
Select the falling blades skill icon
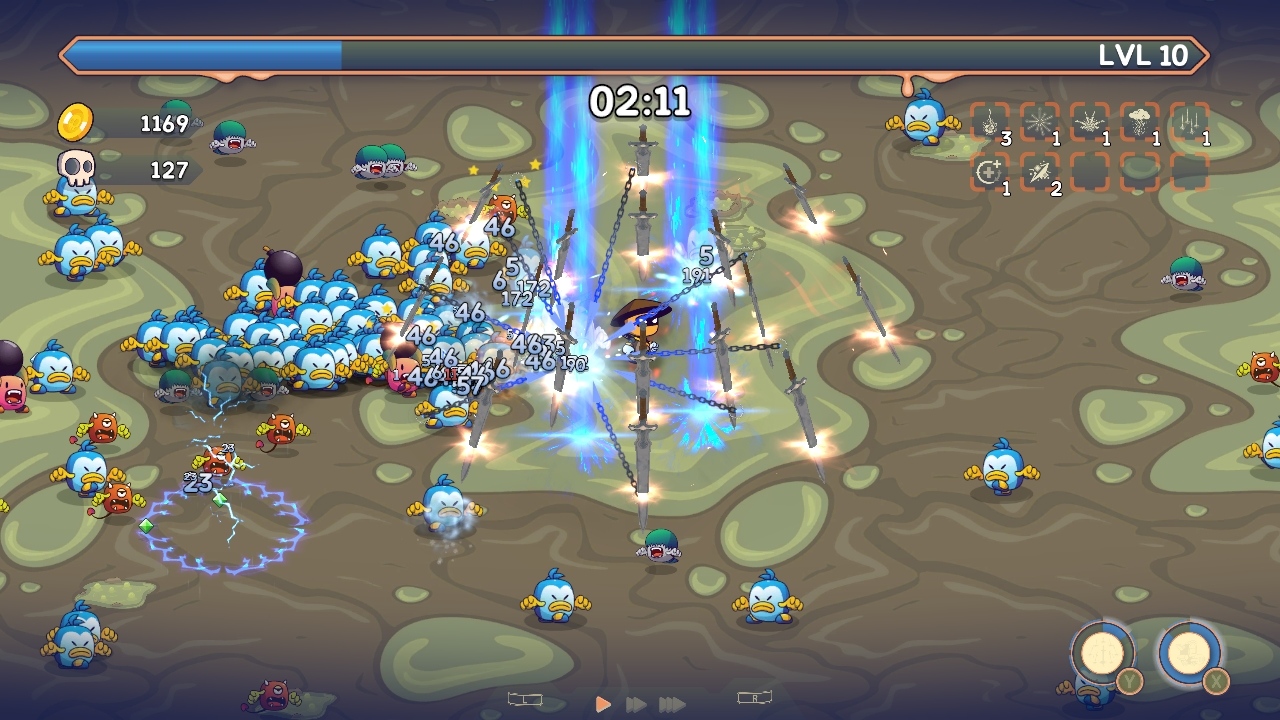coord(1187,122)
